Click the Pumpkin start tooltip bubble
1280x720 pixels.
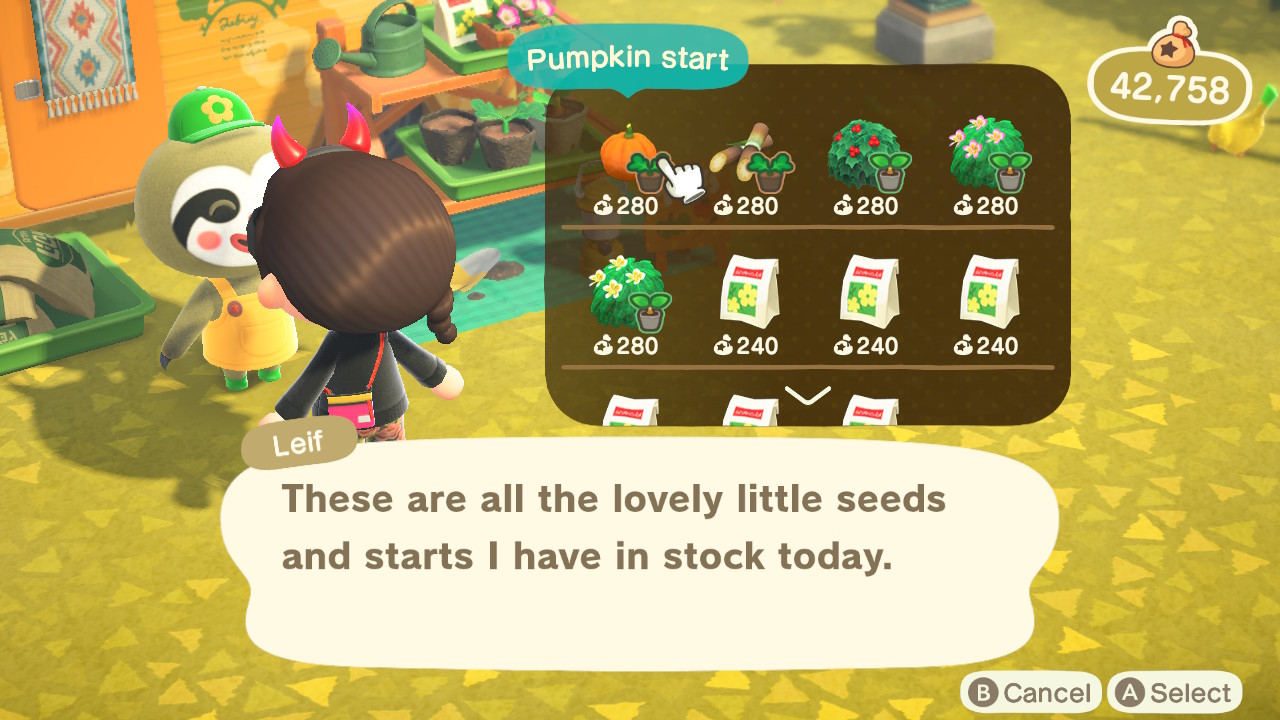pos(628,57)
